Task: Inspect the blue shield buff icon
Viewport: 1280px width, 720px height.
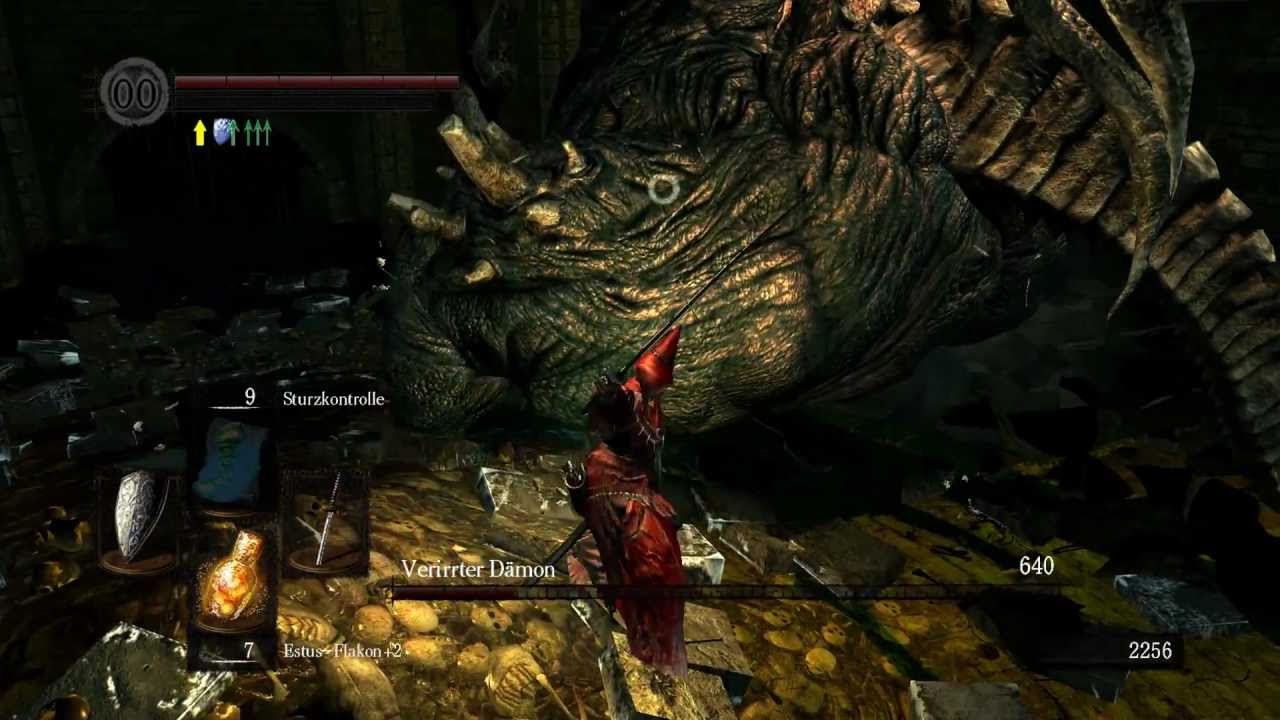Action: 223,132
